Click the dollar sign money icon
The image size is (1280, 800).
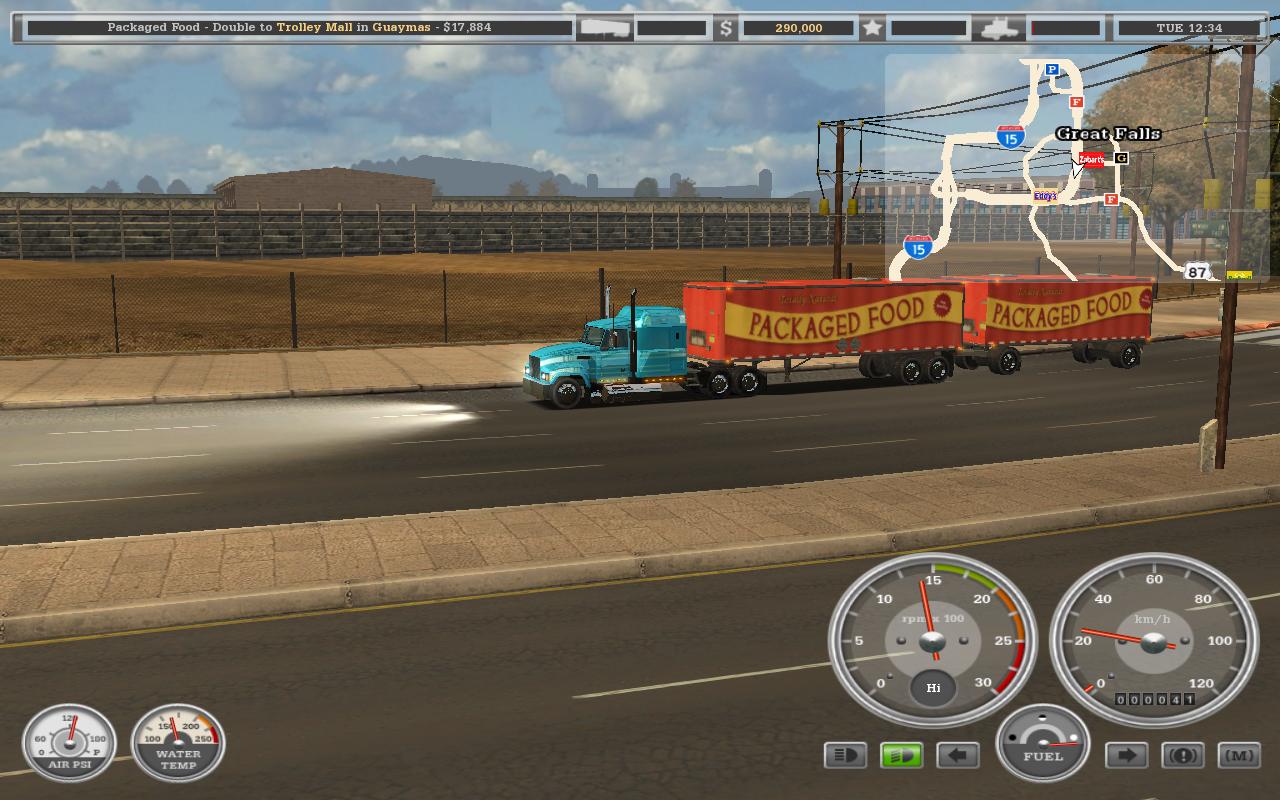(x=727, y=28)
